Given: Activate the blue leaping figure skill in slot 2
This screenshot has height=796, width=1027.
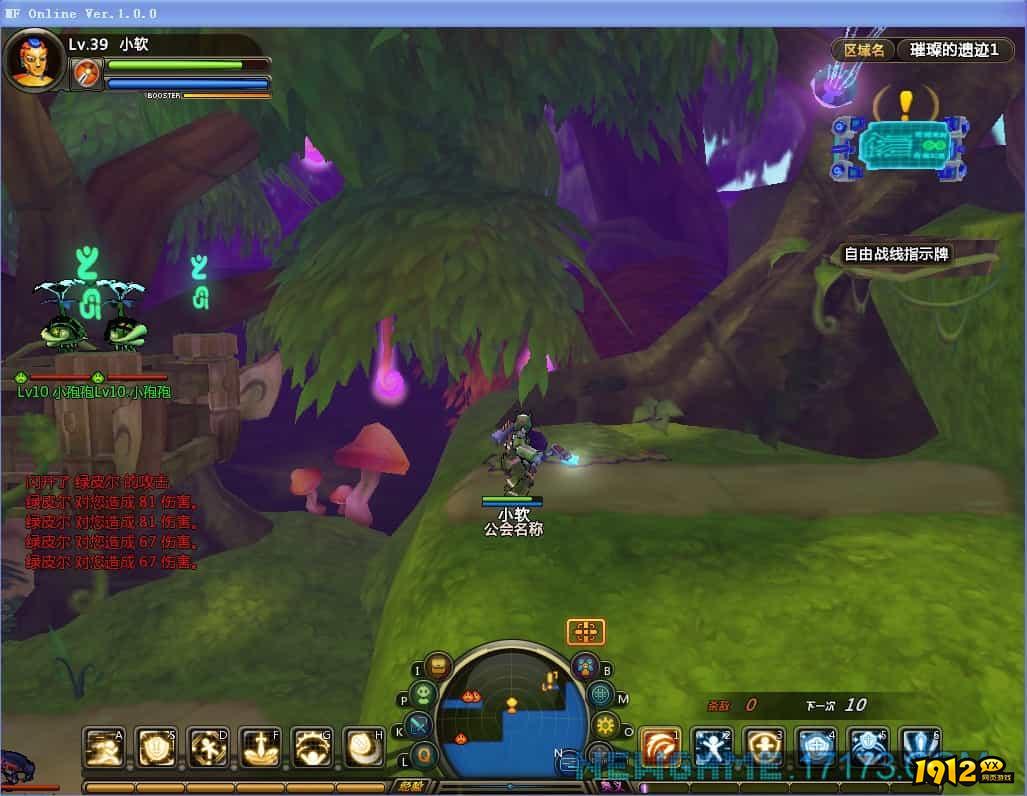Looking at the screenshot, I should coord(711,747).
